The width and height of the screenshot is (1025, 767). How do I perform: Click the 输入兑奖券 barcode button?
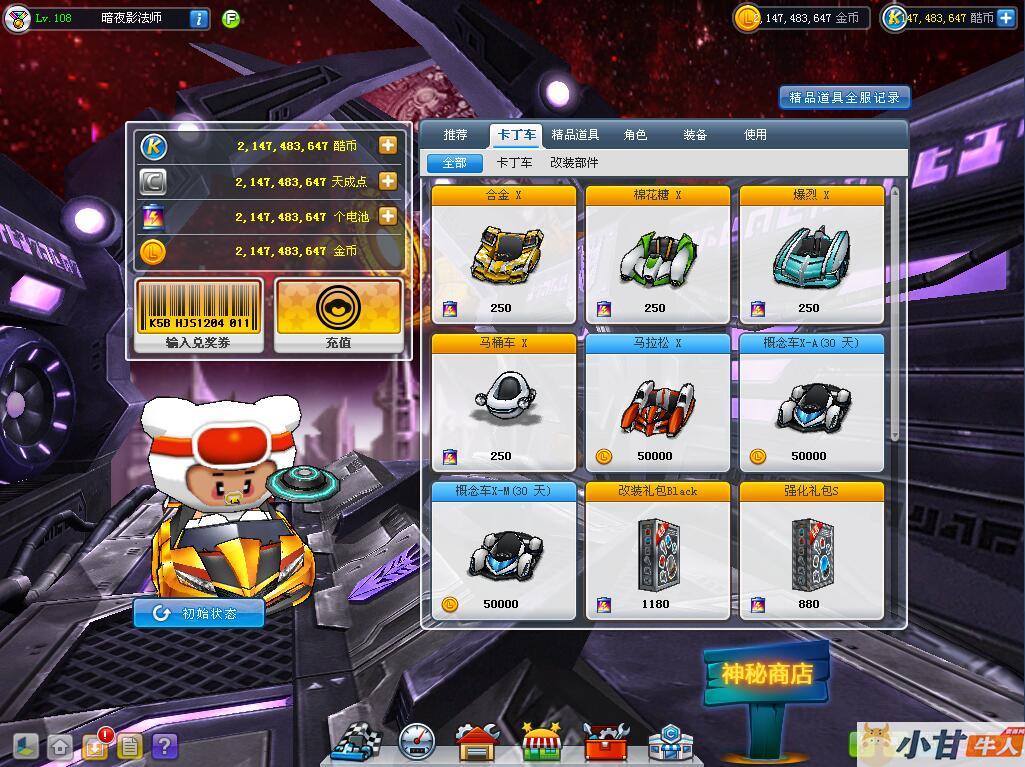click(x=200, y=315)
